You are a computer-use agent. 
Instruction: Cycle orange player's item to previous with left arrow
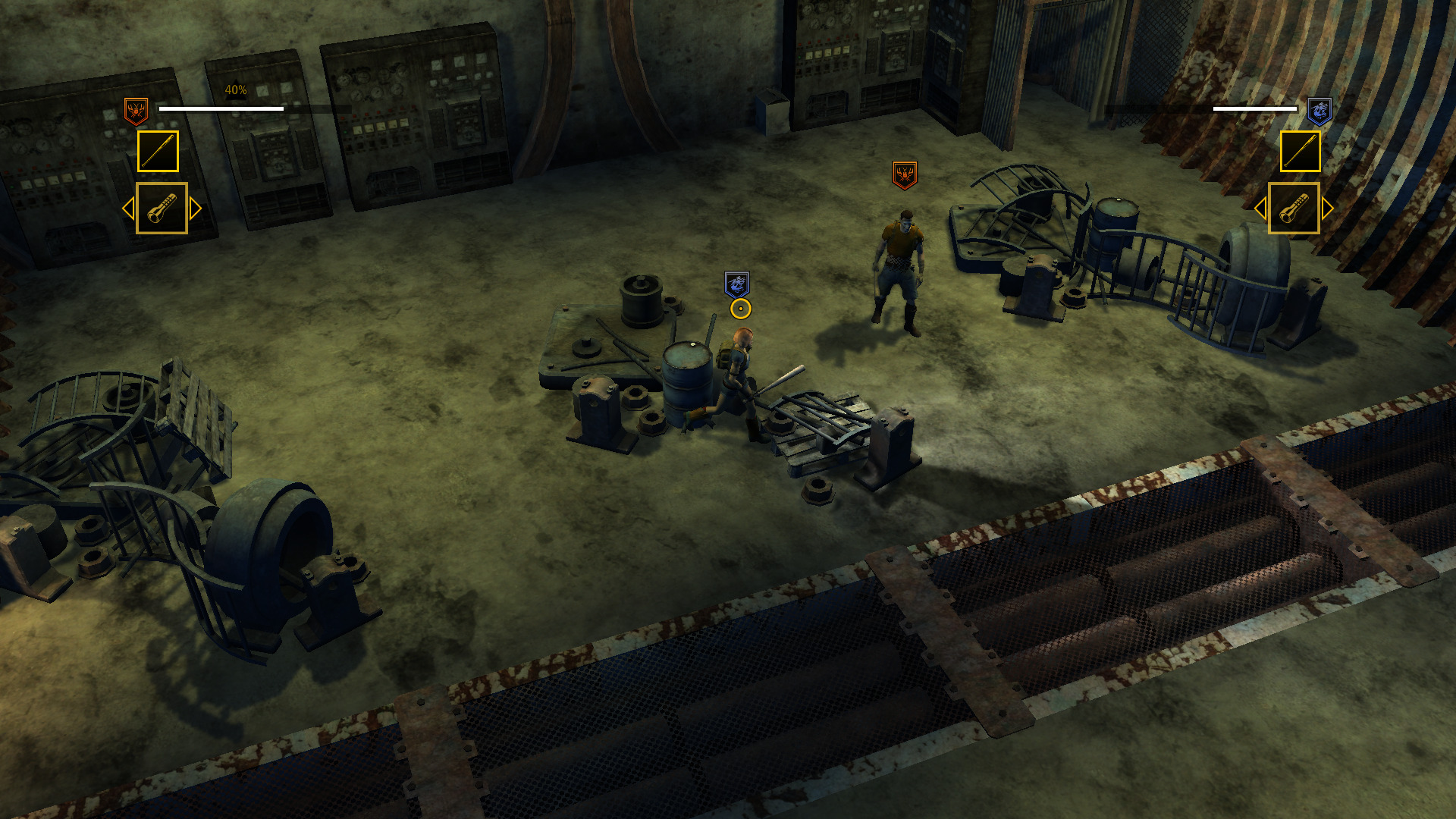[x=128, y=209]
